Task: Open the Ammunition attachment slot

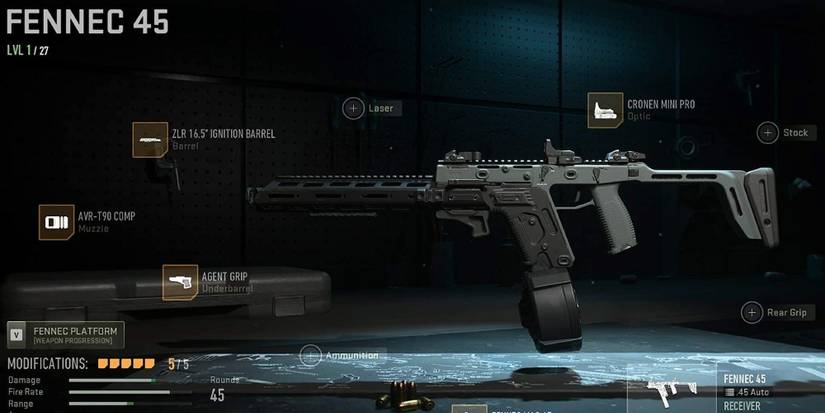Action: [x=311, y=355]
